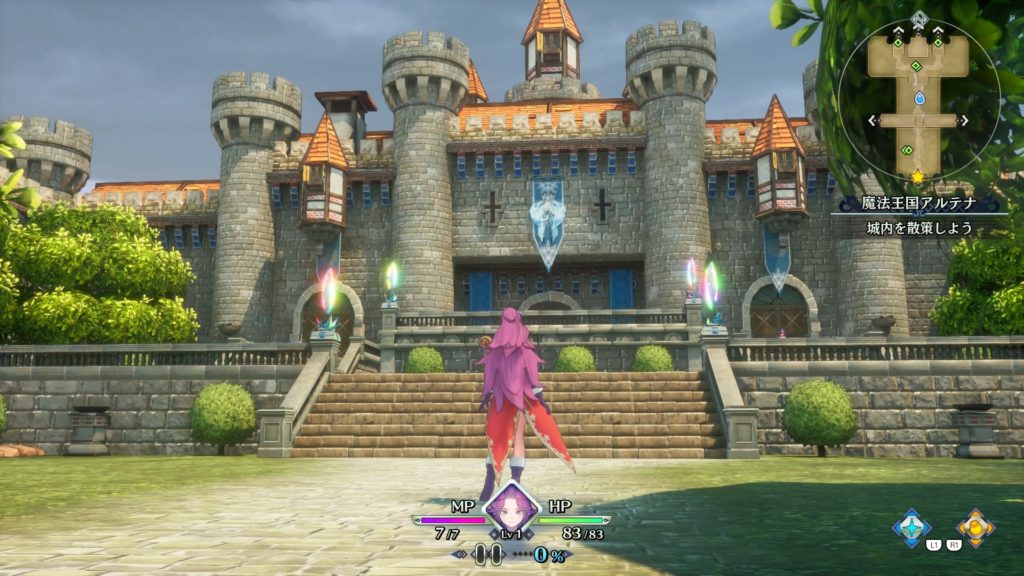Image resolution: width=1024 pixels, height=576 pixels.
Task: Open the blue star ring menu shortcut
Action: [x=911, y=526]
